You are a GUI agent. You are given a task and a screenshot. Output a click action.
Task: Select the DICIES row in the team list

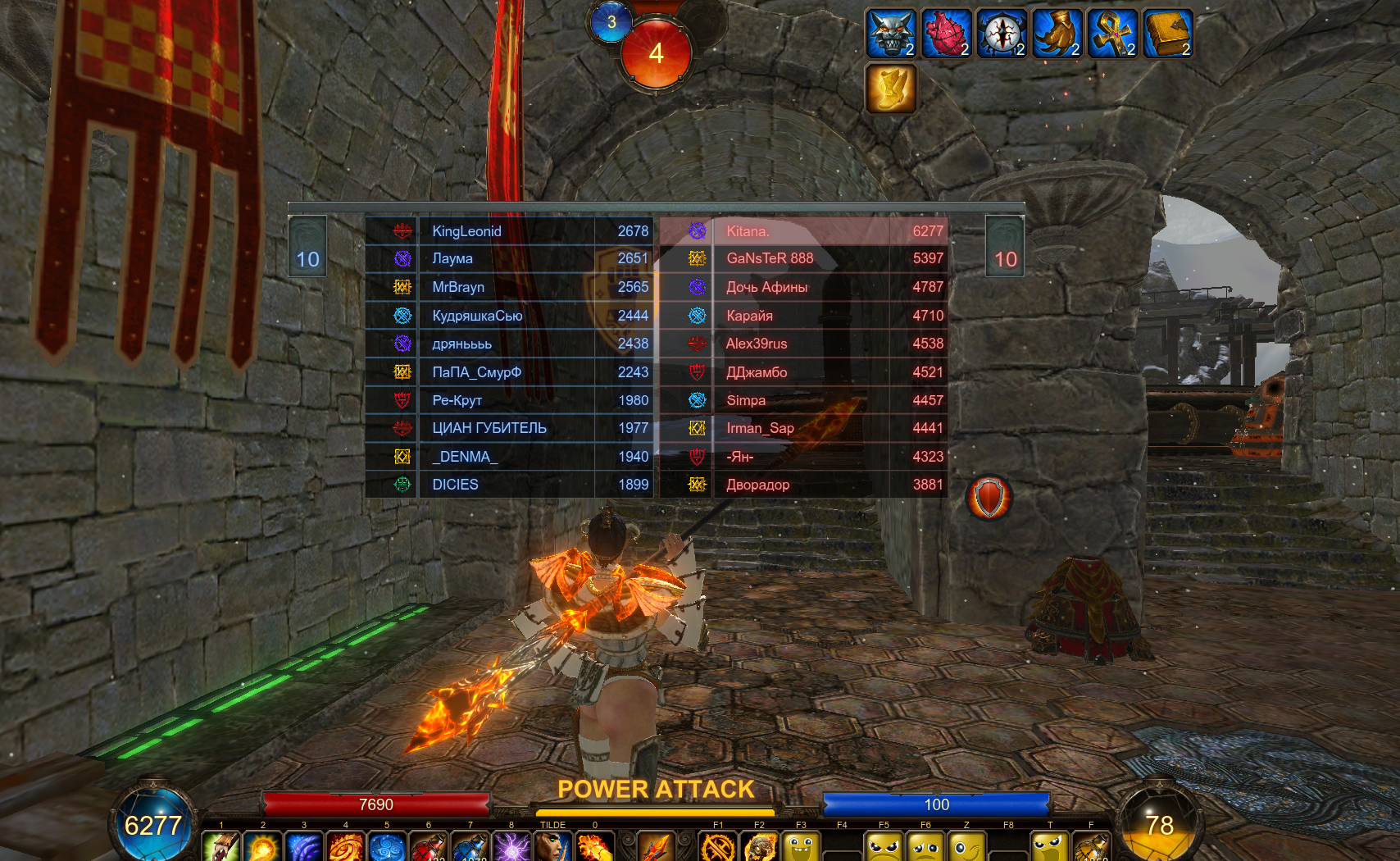pyautogui.click(x=510, y=485)
